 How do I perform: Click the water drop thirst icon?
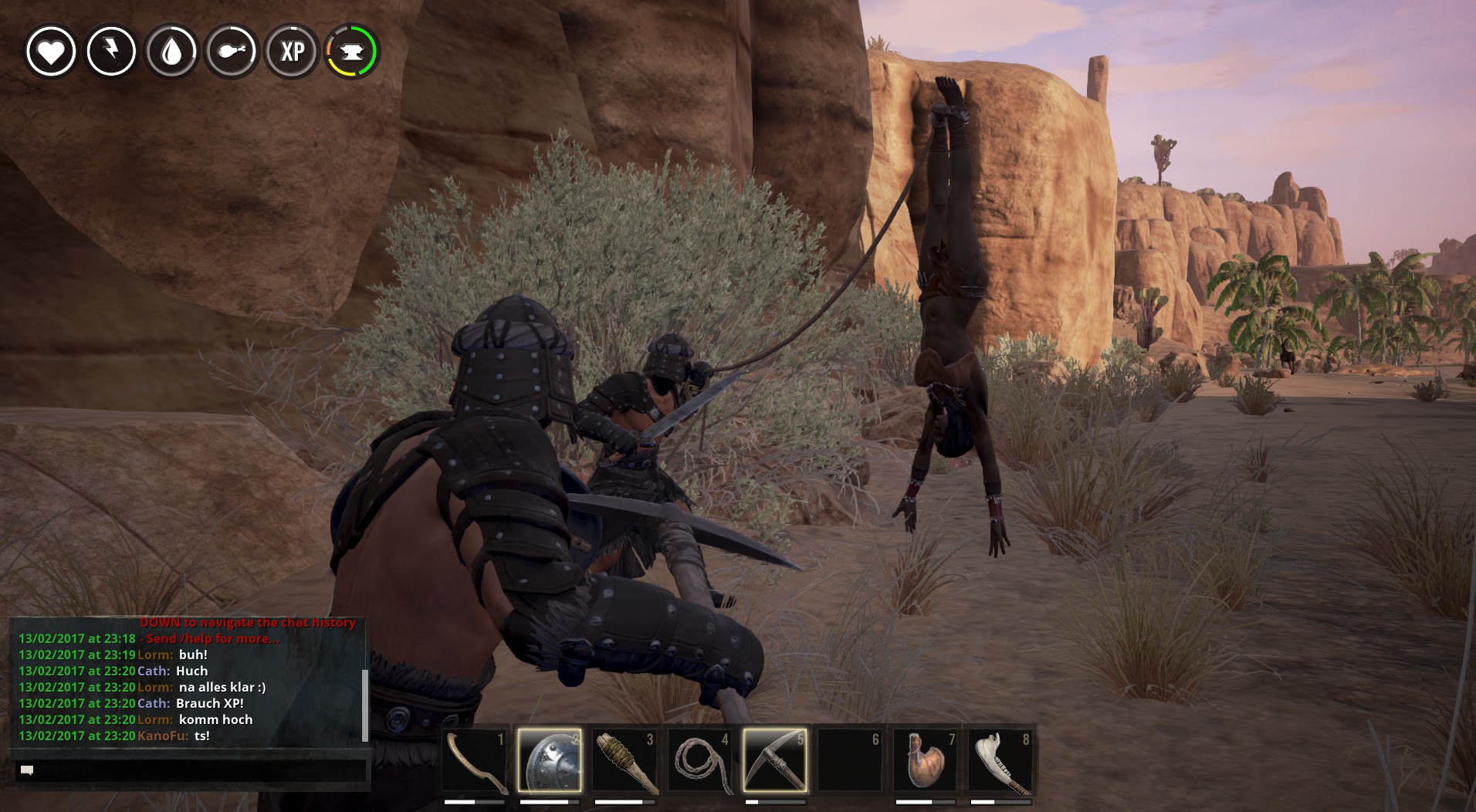pos(171,52)
